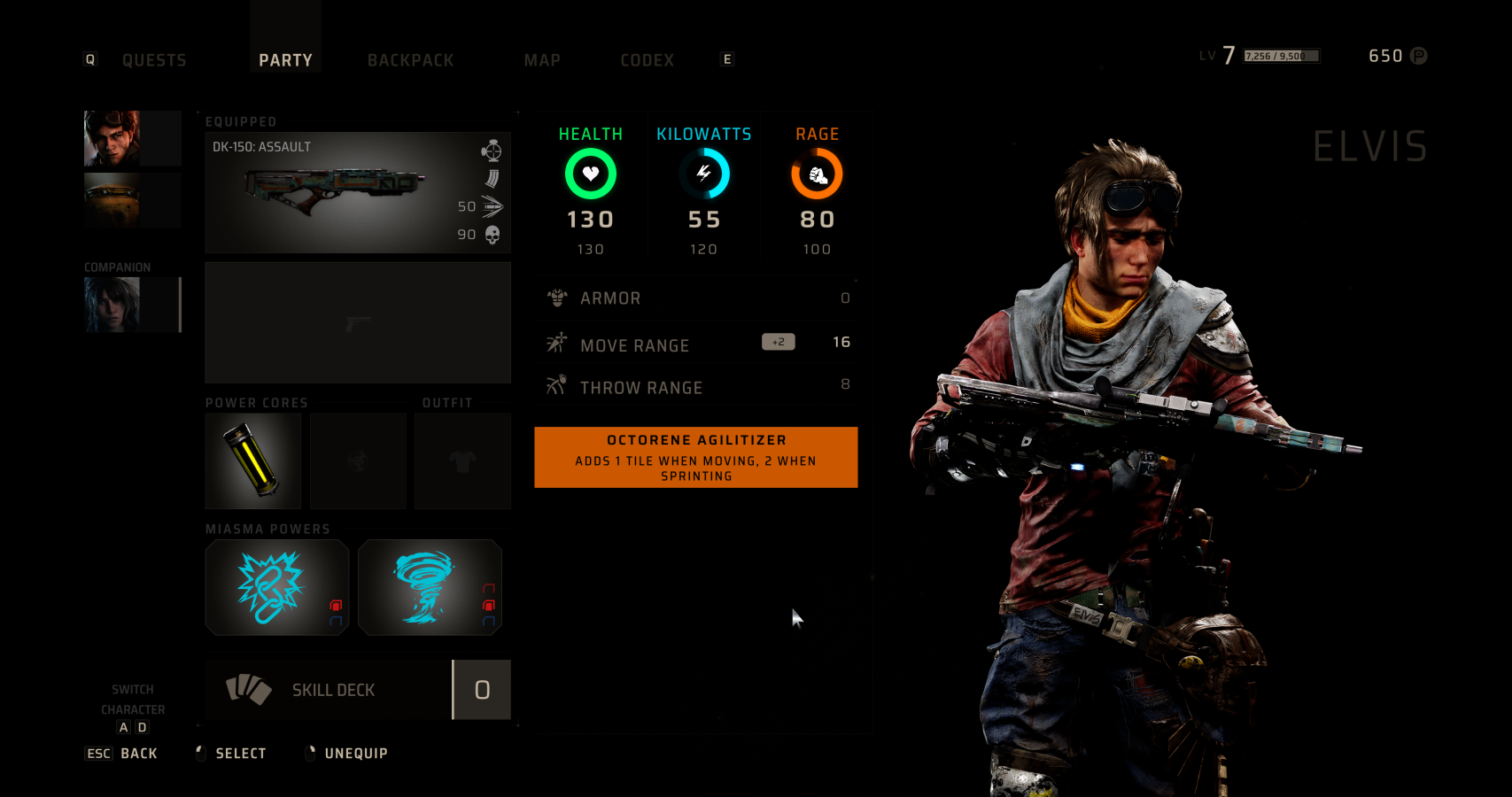Open the Quests tab
This screenshot has height=797, width=1512.
(x=154, y=60)
